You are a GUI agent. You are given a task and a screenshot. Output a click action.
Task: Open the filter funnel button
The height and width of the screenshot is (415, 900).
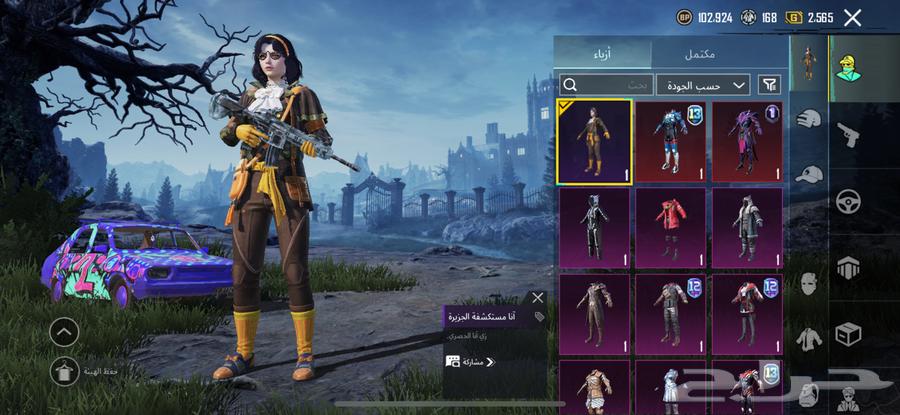point(770,85)
